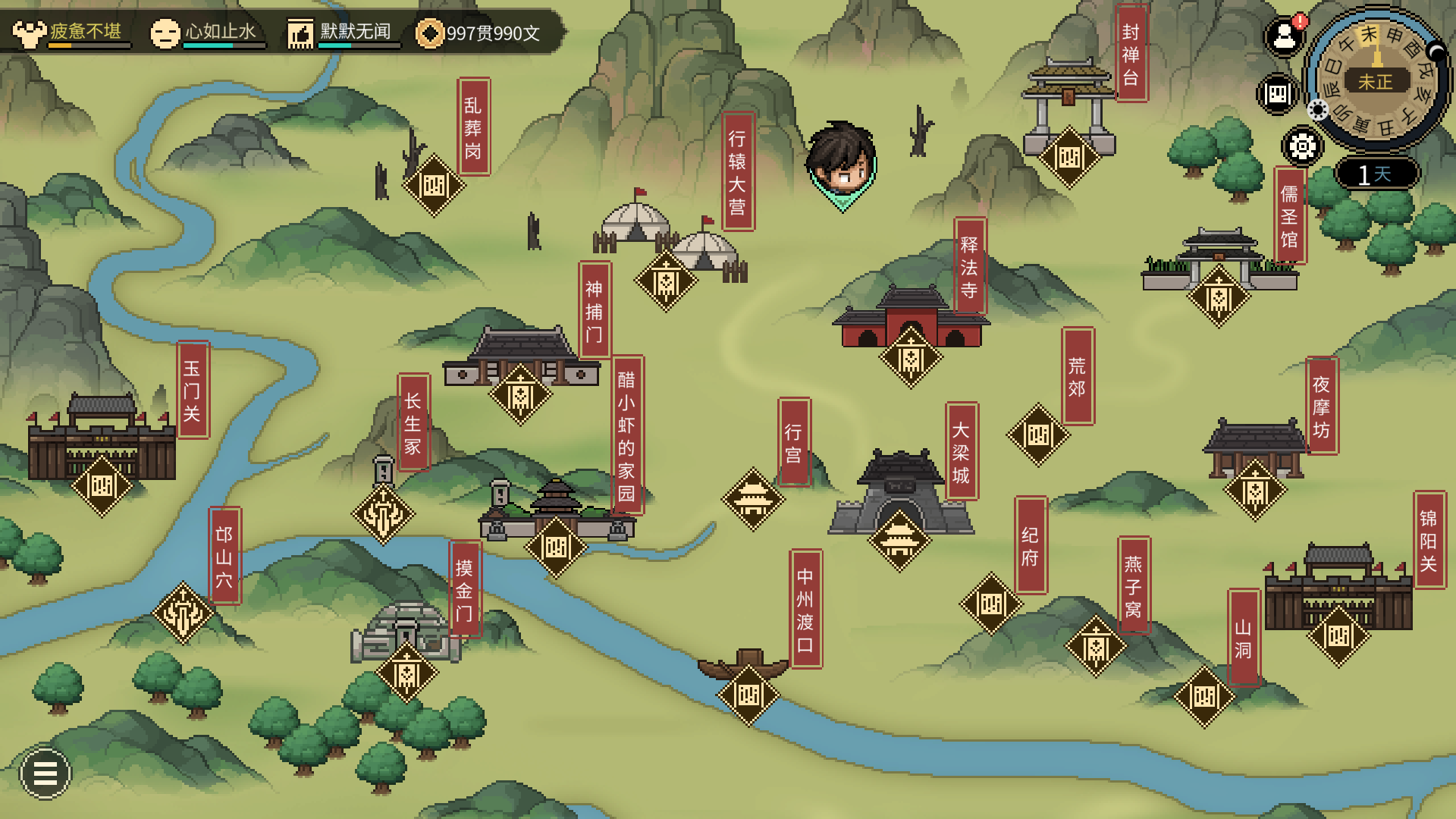This screenshot has width=1456, height=819.
Task: Travel to 大梁城 map marker
Action: coord(899,540)
